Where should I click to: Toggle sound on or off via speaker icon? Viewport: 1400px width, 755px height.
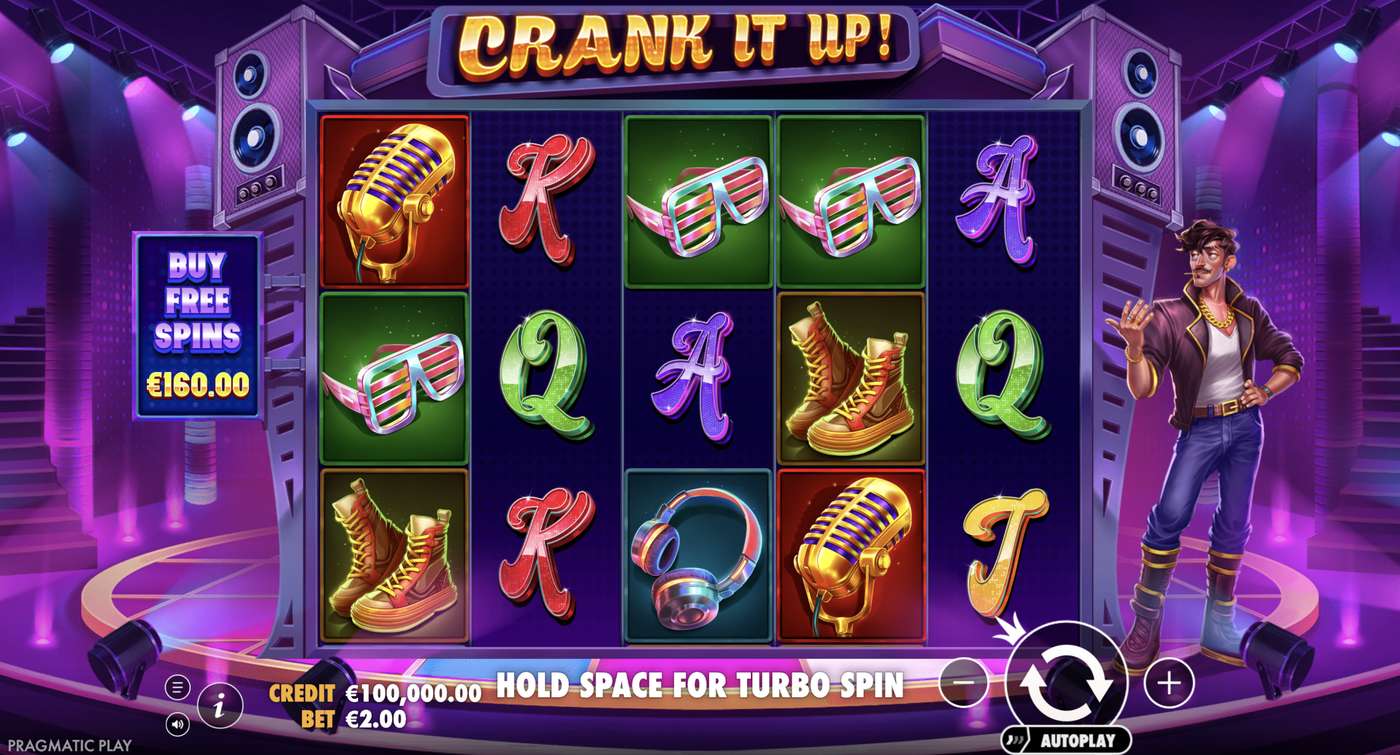pos(180,725)
